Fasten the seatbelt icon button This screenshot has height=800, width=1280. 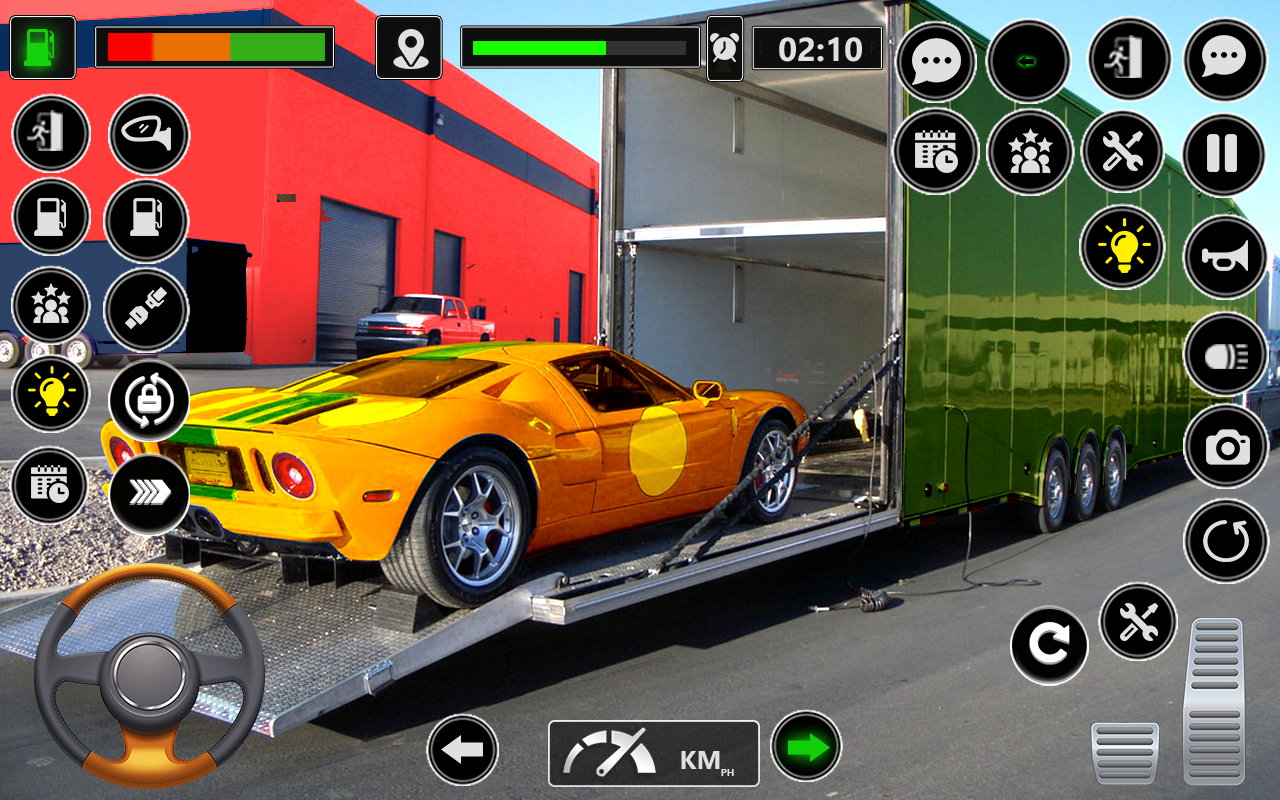tap(146, 310)
